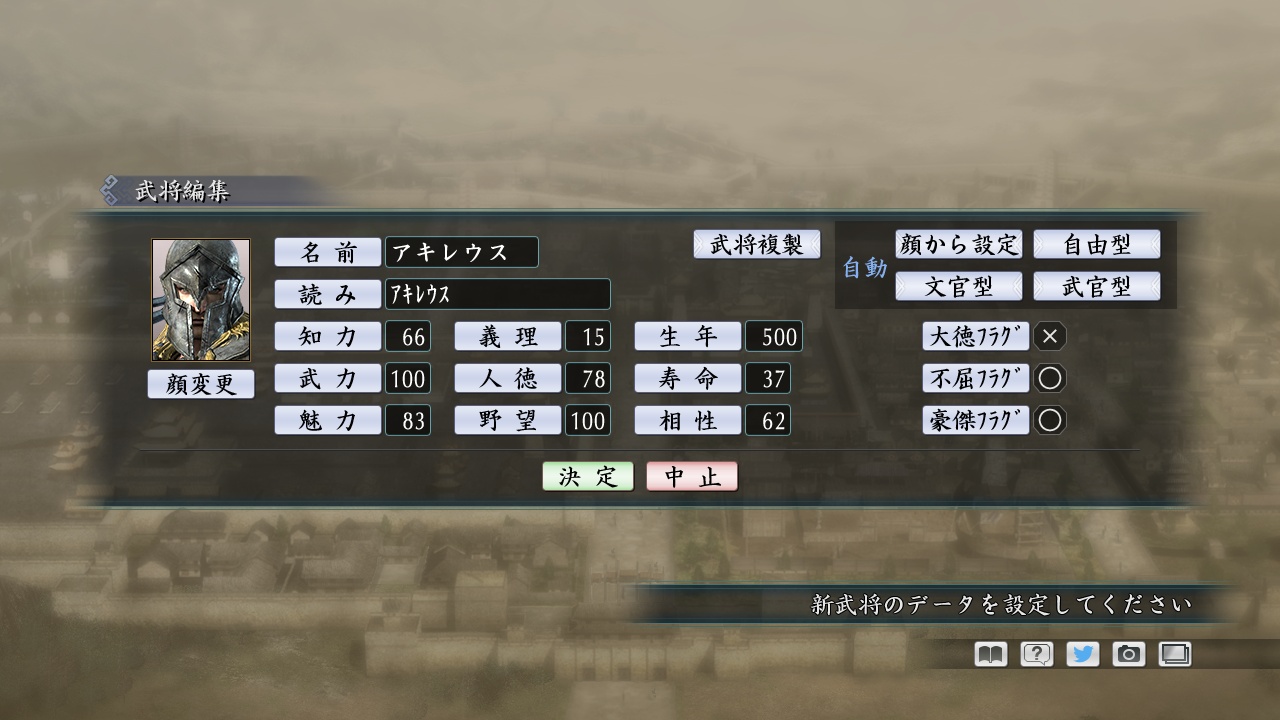Toggle the 豪傑フラグ setting off
Image resolution: width=1280 pixels, height=720 pixels.
(x=1049, y=420)
